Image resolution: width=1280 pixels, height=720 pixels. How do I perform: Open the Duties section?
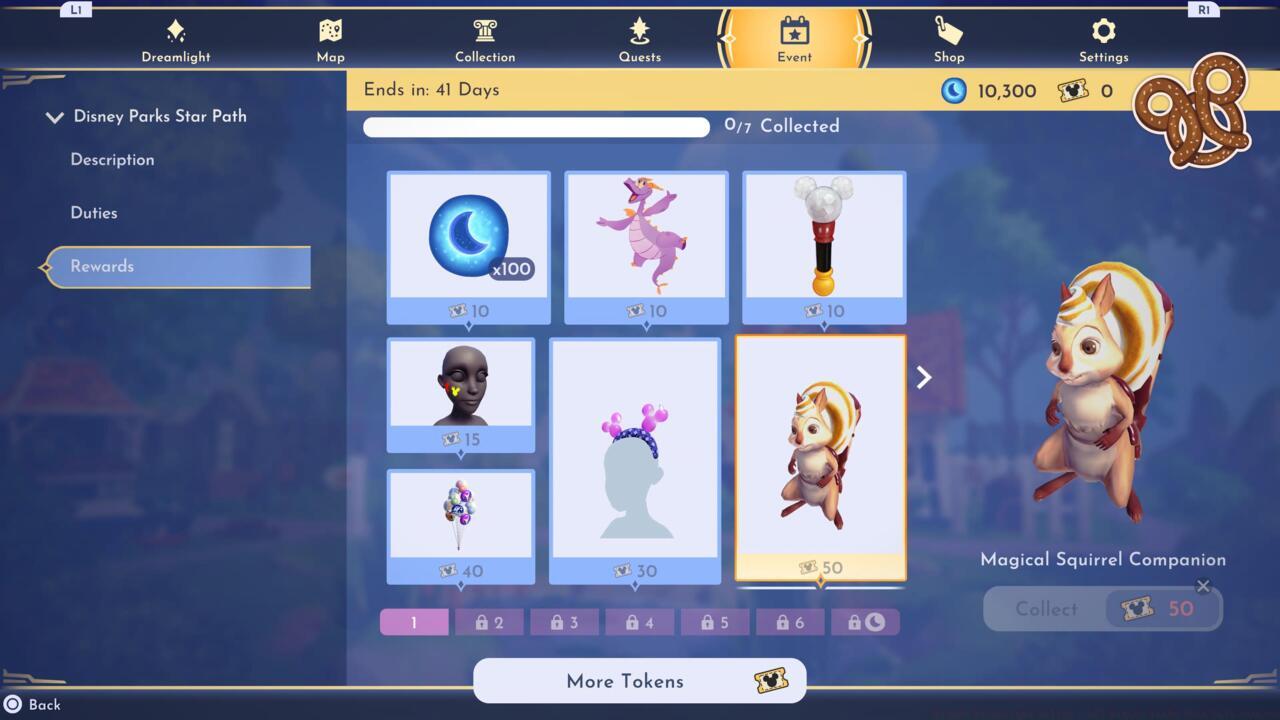click(95, 212)
